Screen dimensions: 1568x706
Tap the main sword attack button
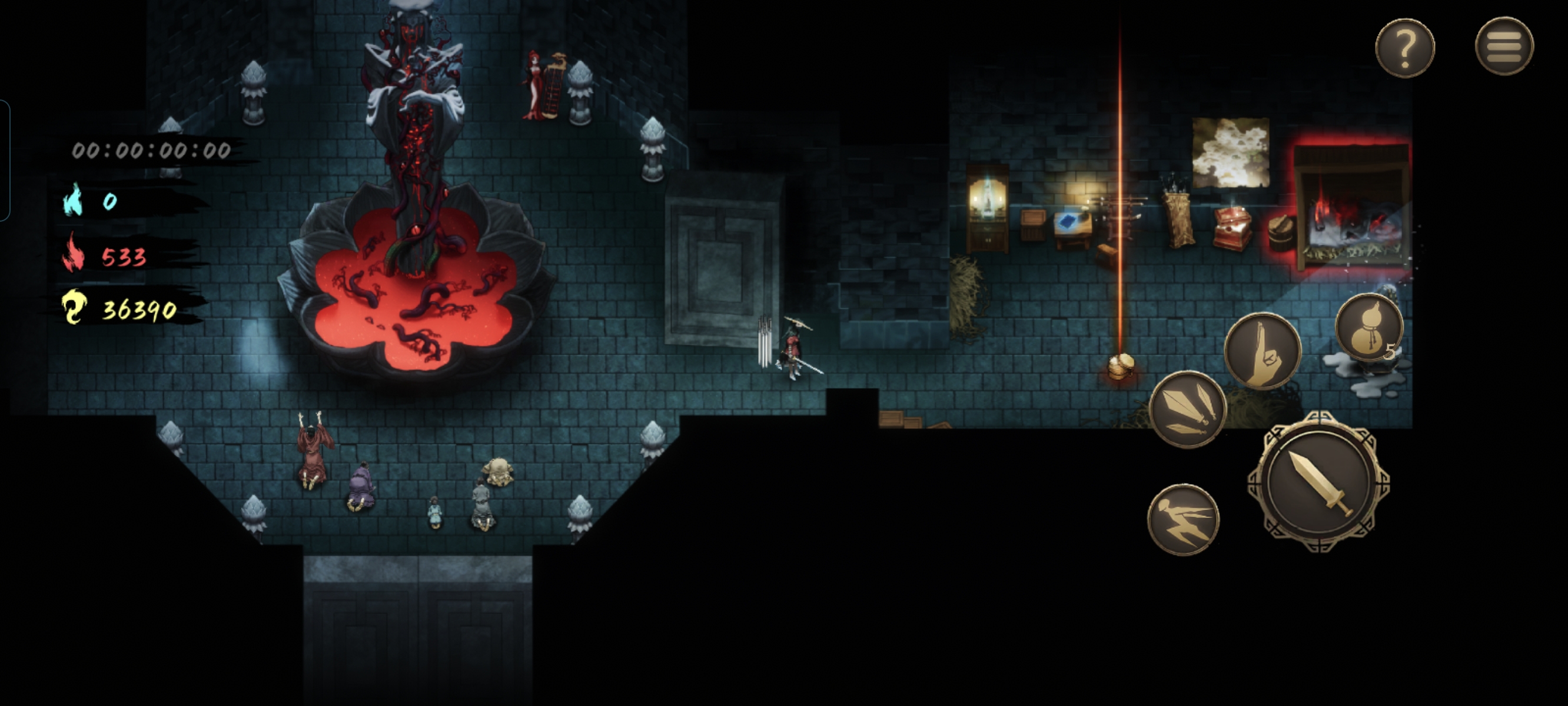1318,482
